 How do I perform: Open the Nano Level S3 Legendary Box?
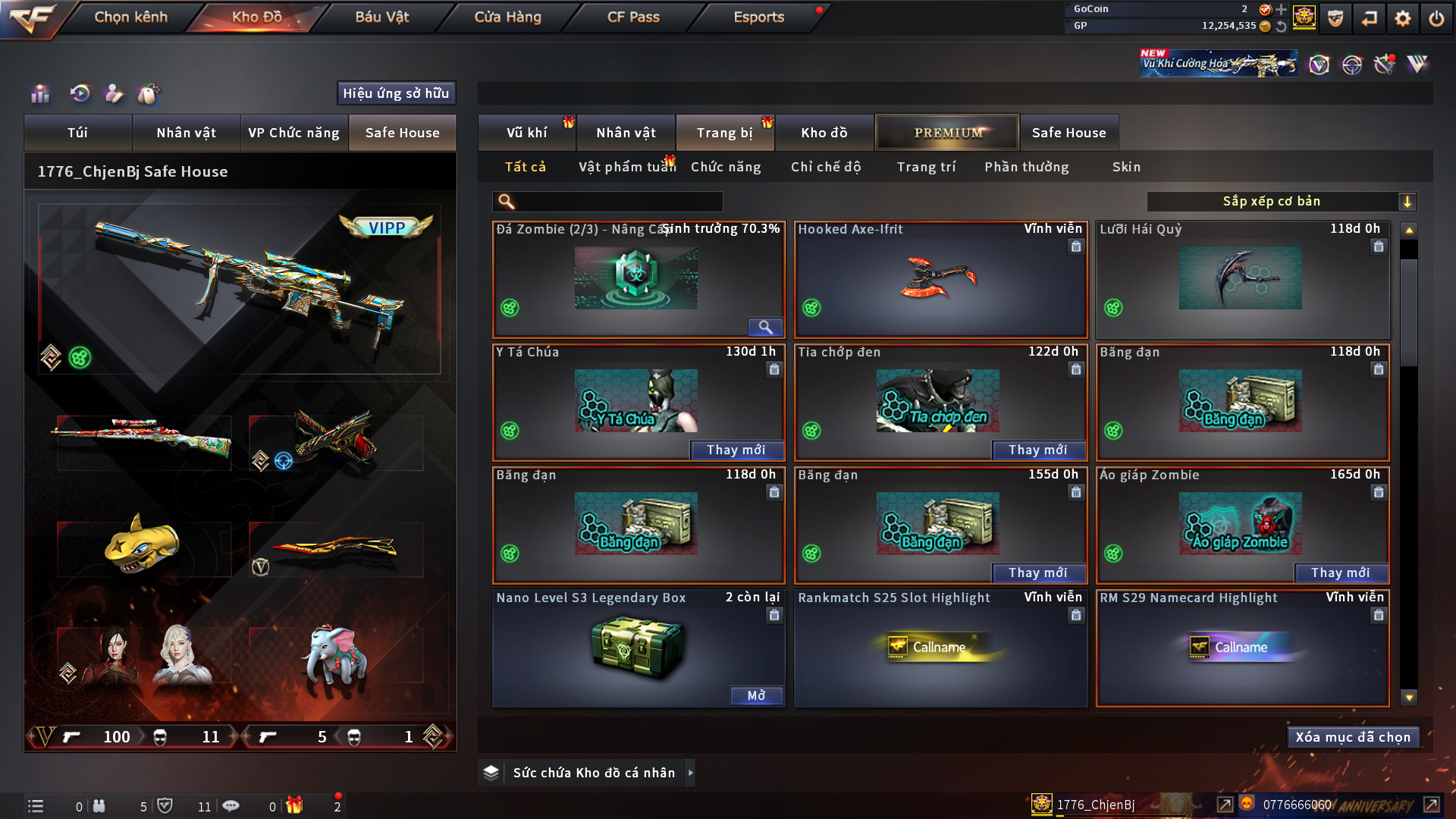pos(756,695)
